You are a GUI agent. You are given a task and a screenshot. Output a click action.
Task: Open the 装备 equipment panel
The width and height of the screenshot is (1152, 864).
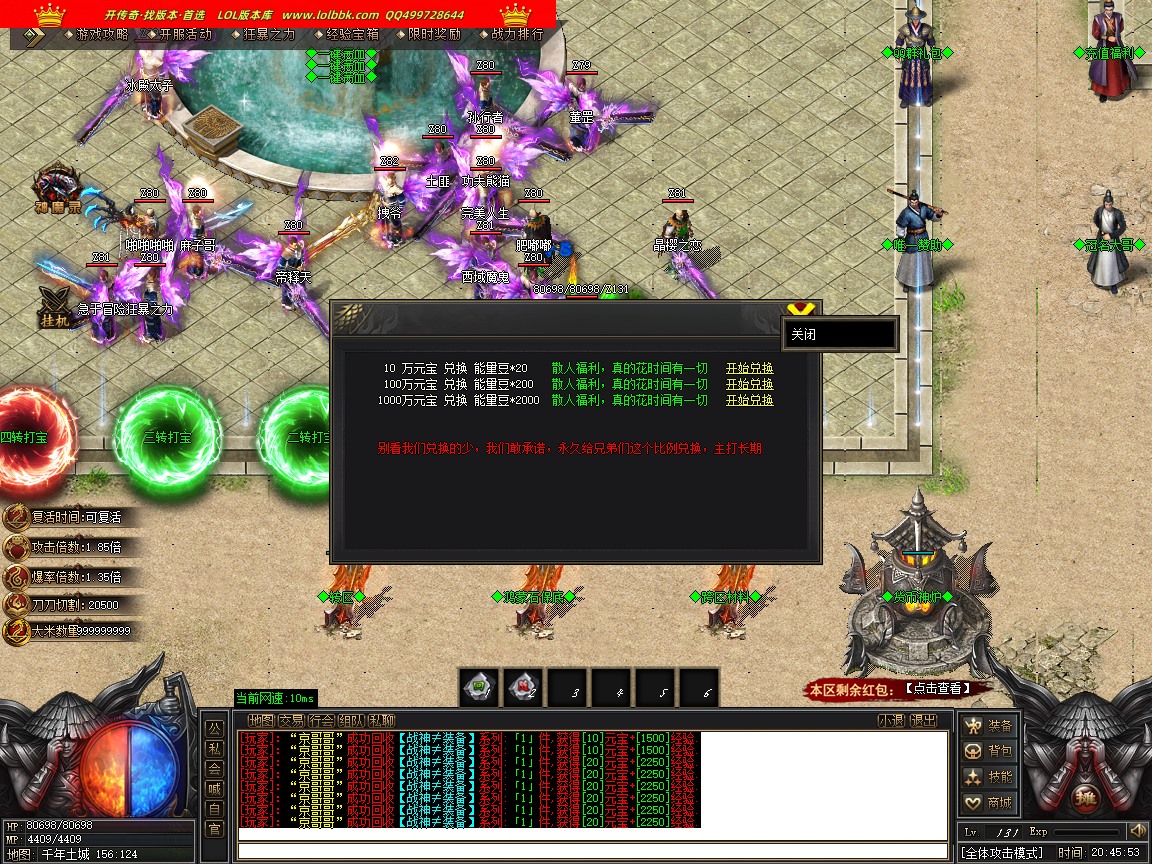989,725
